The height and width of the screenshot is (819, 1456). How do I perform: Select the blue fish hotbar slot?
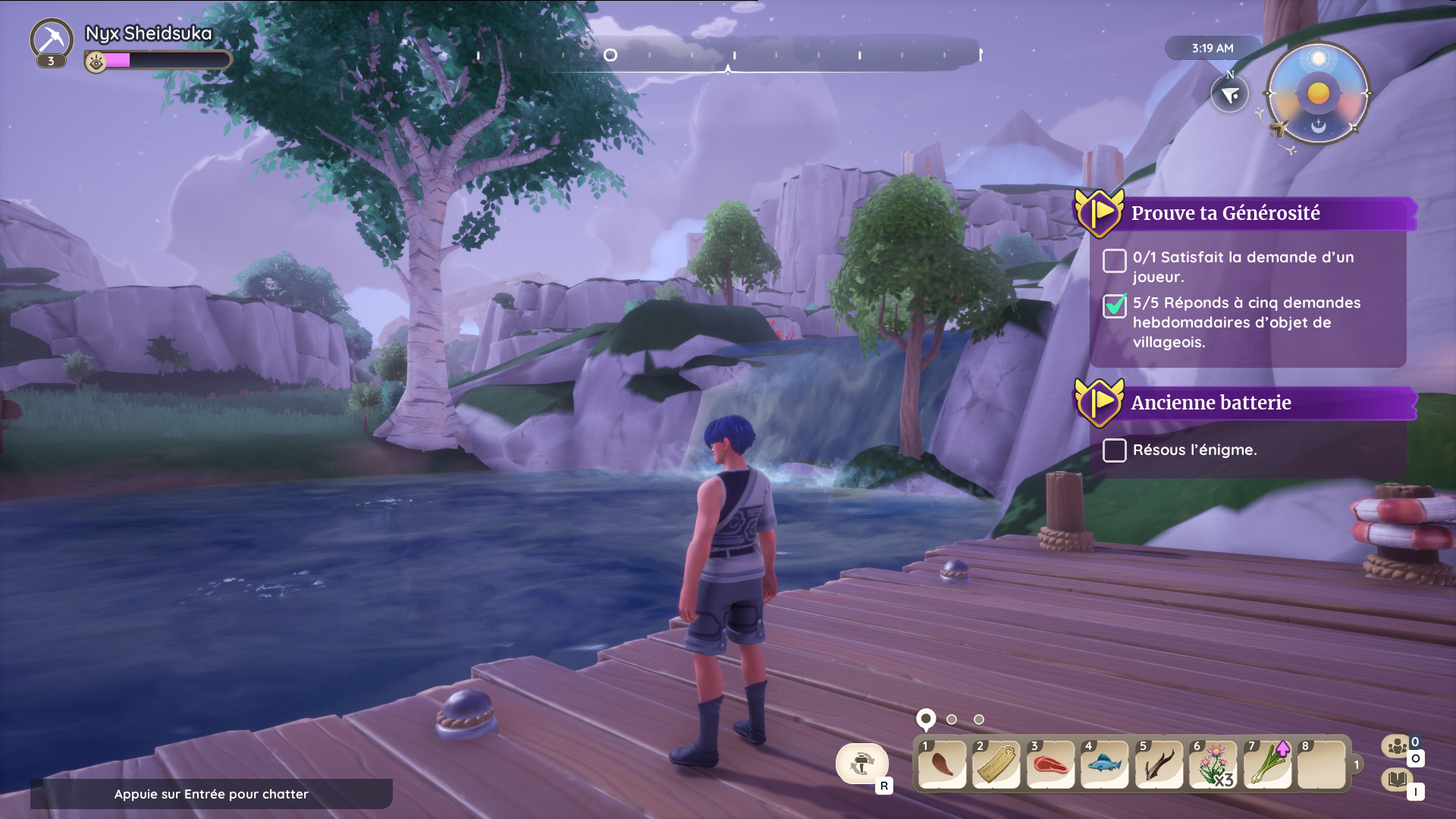pos(1105,764)
